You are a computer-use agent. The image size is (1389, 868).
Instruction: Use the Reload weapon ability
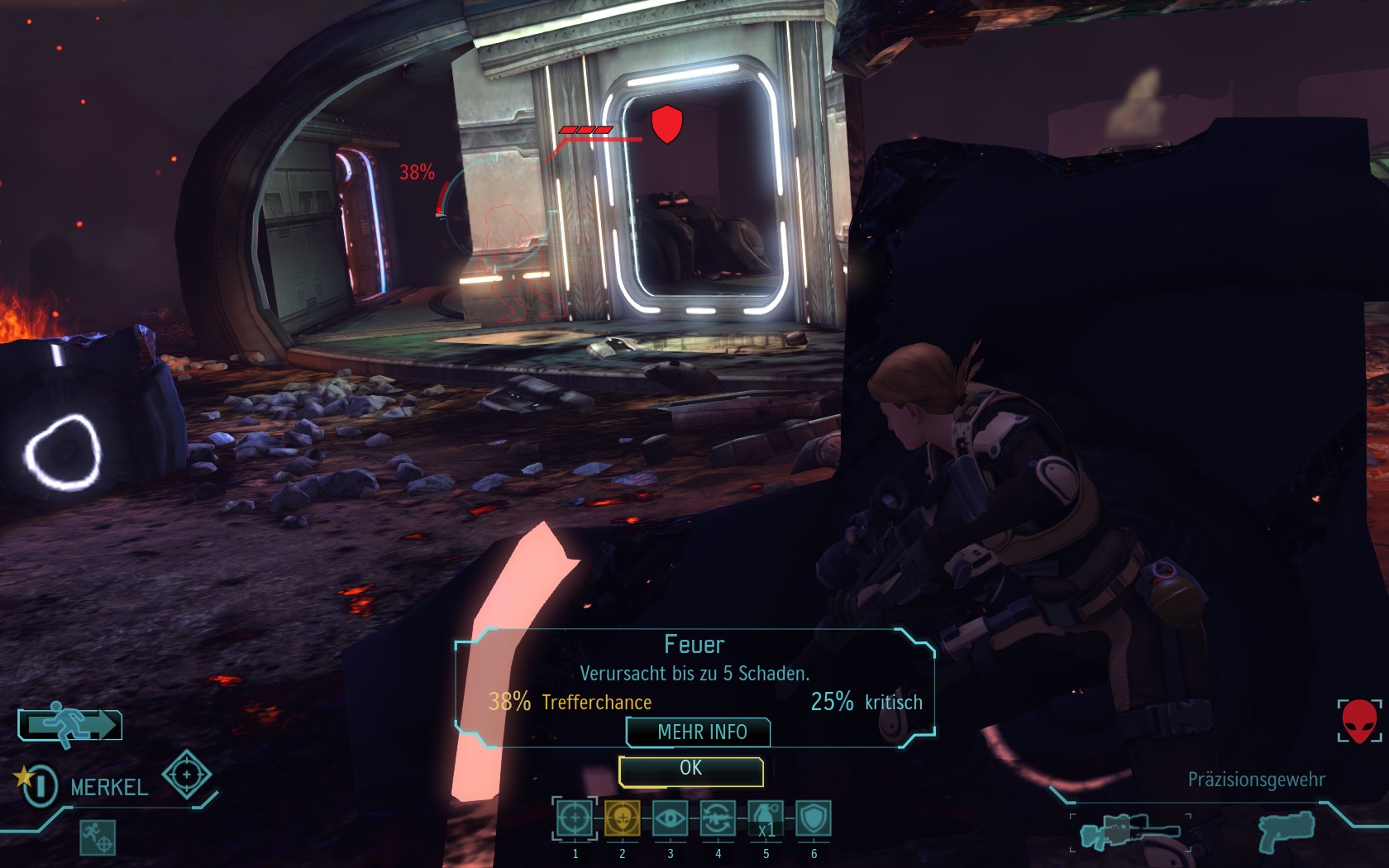pyautogui.click(x=718, y=819)
